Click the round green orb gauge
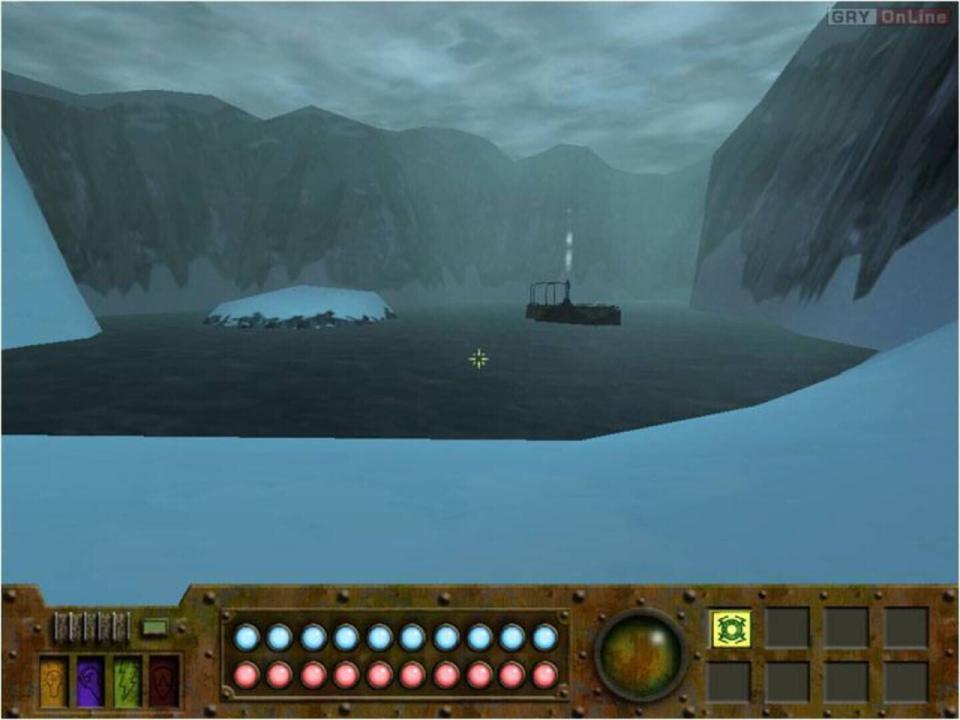The height and width of the screenshot is (720, 960). 641,653
